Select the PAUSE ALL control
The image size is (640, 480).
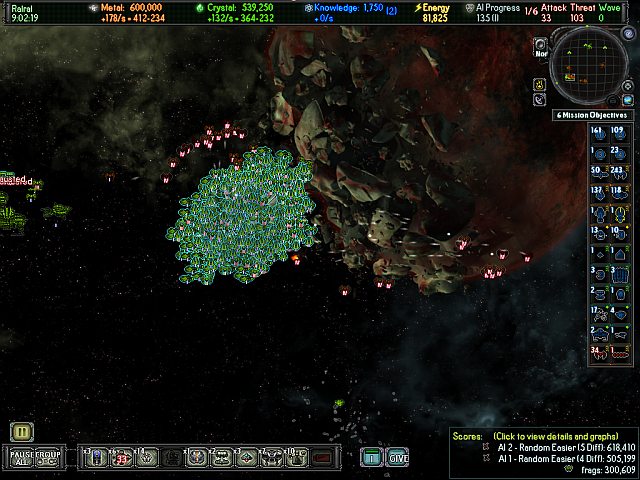[x=22, y=458]
